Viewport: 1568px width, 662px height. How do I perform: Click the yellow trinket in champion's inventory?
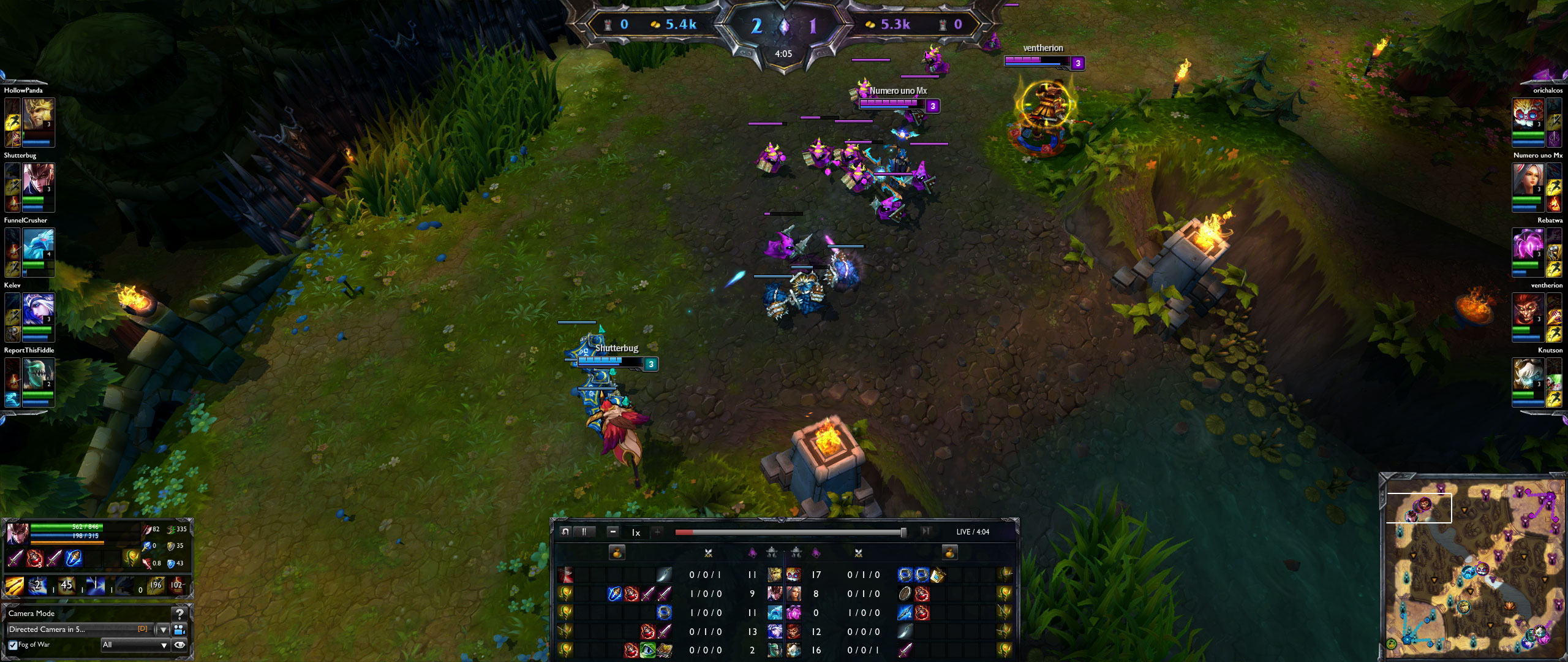pyautogui.click(x=130, y=557)
